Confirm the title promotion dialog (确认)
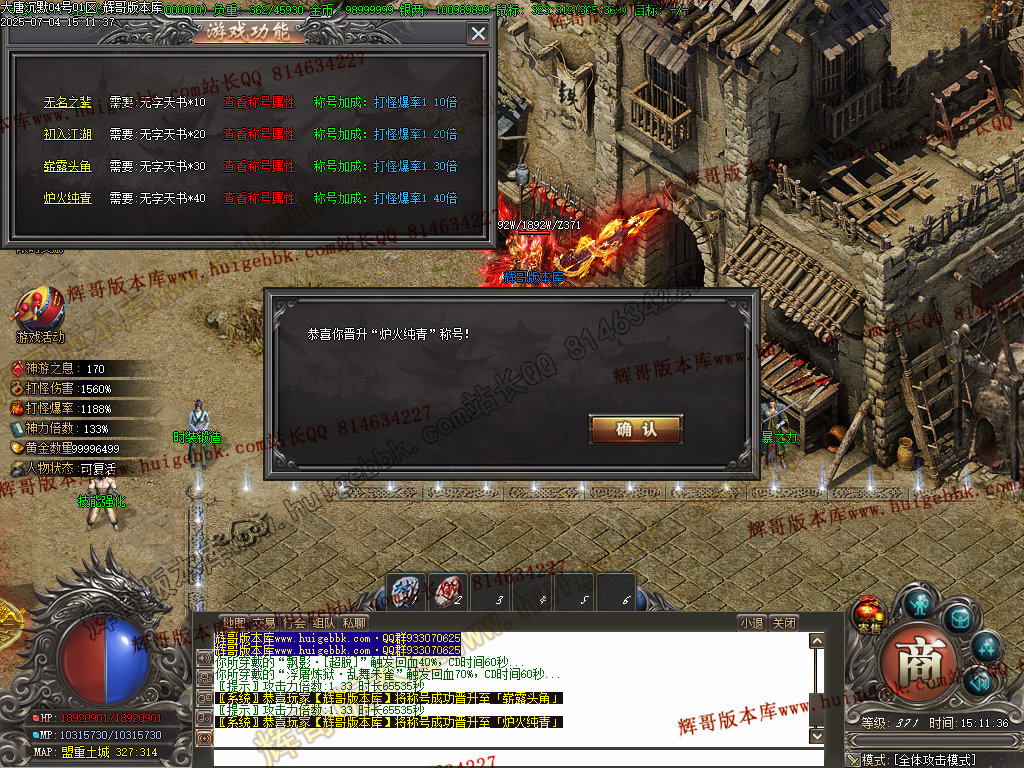1024x768 pixels. click(x=636, y=429)
